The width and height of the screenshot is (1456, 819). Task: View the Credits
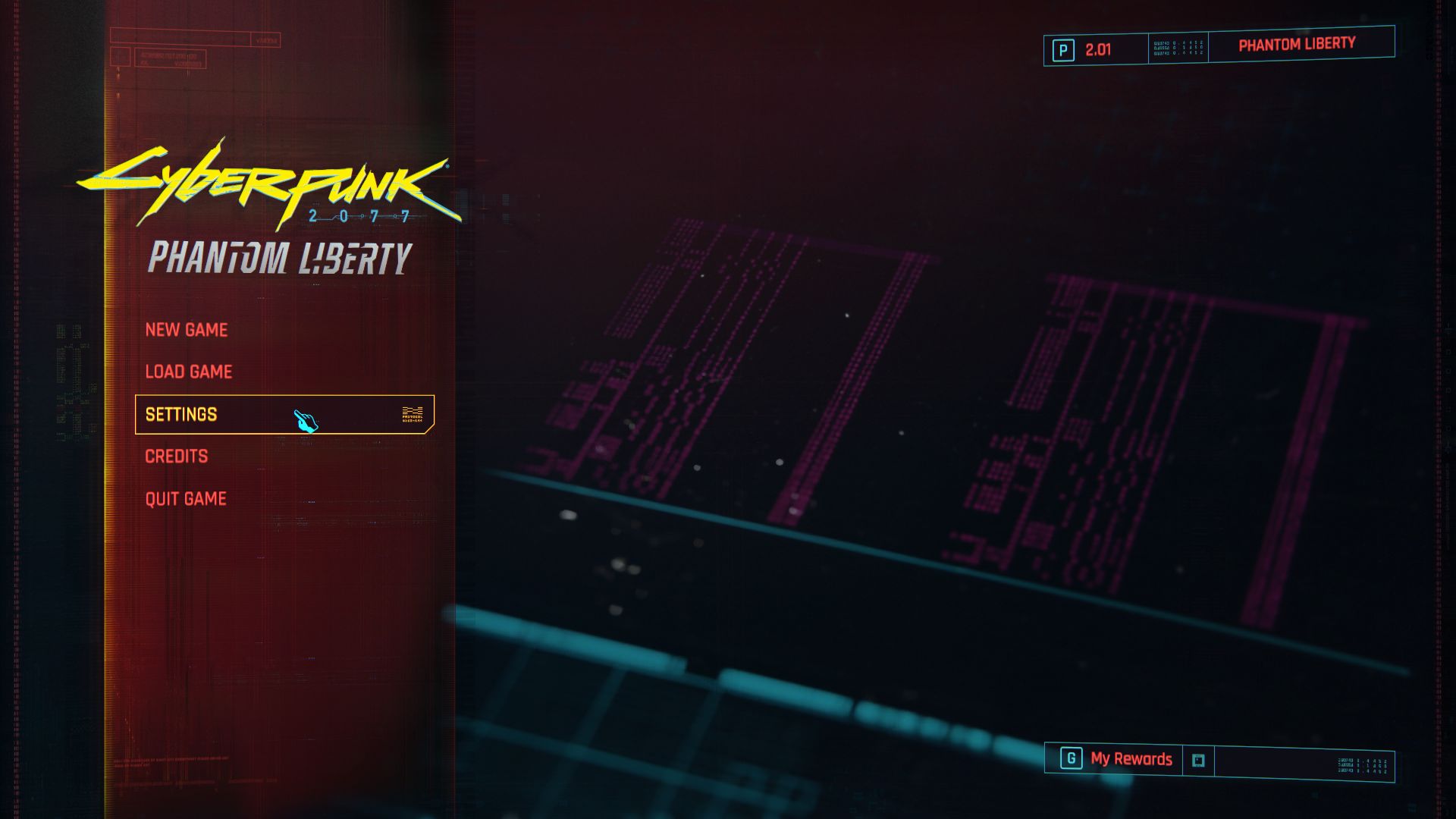click(177, 457)
